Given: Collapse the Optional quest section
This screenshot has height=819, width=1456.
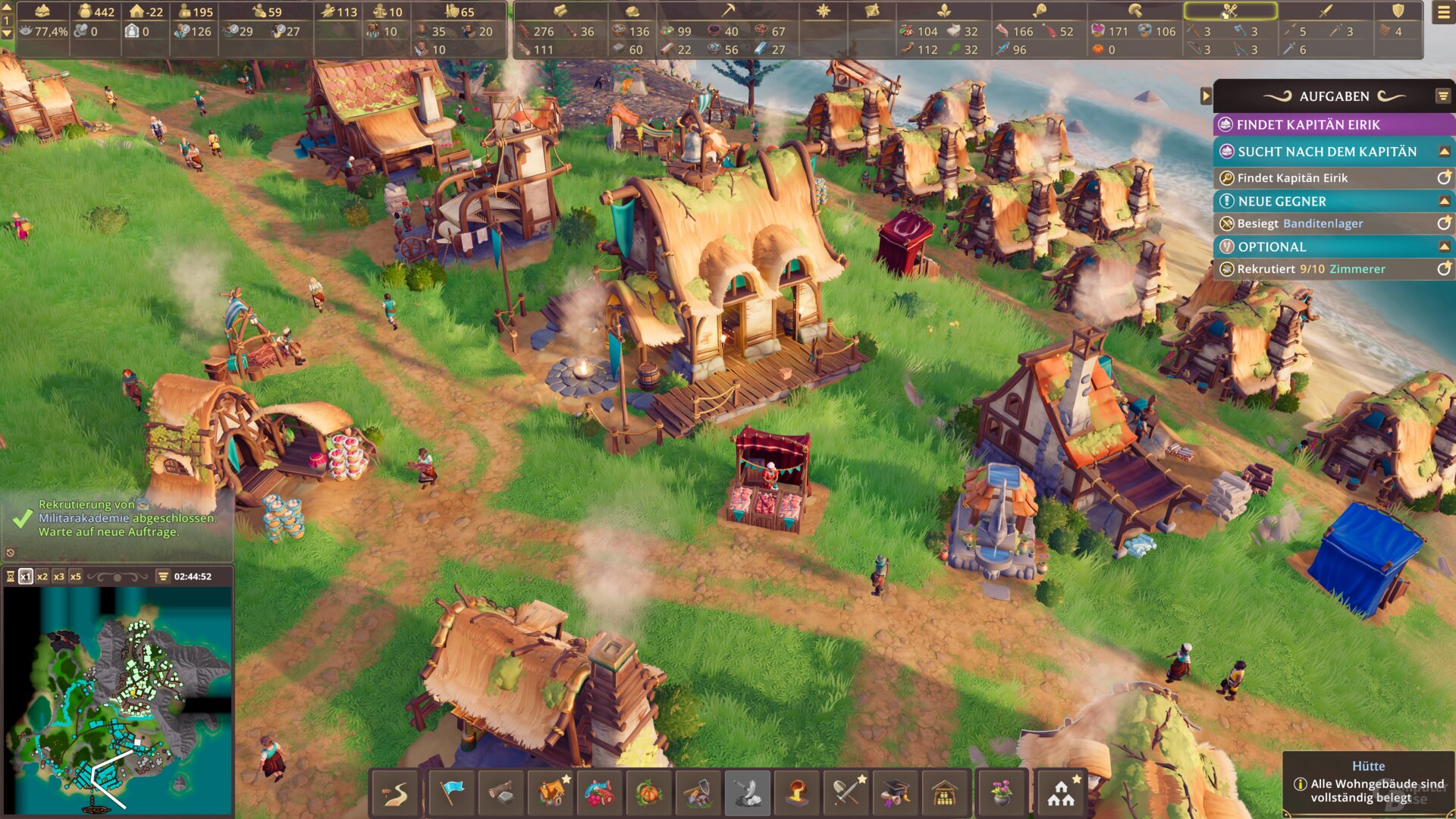Looking at the screenshot, I should (x=1444, y=246).
